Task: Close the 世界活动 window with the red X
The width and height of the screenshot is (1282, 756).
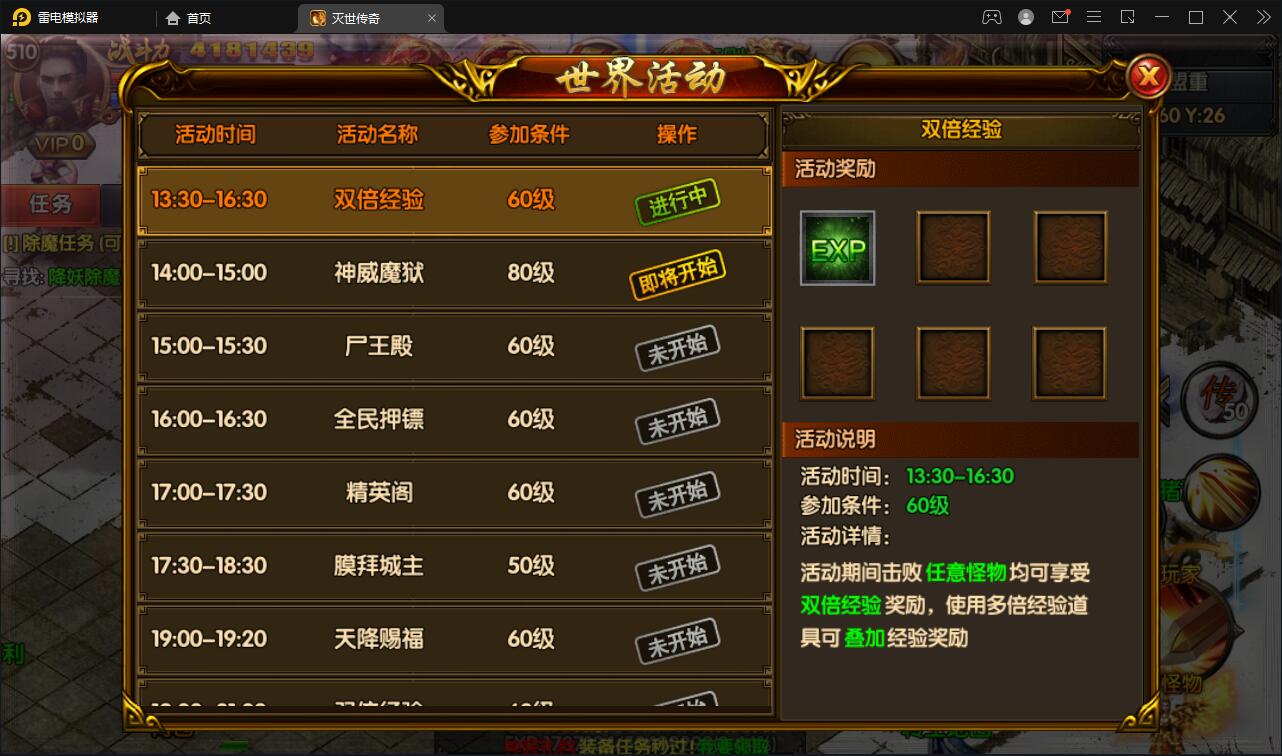Action: 1148,76
